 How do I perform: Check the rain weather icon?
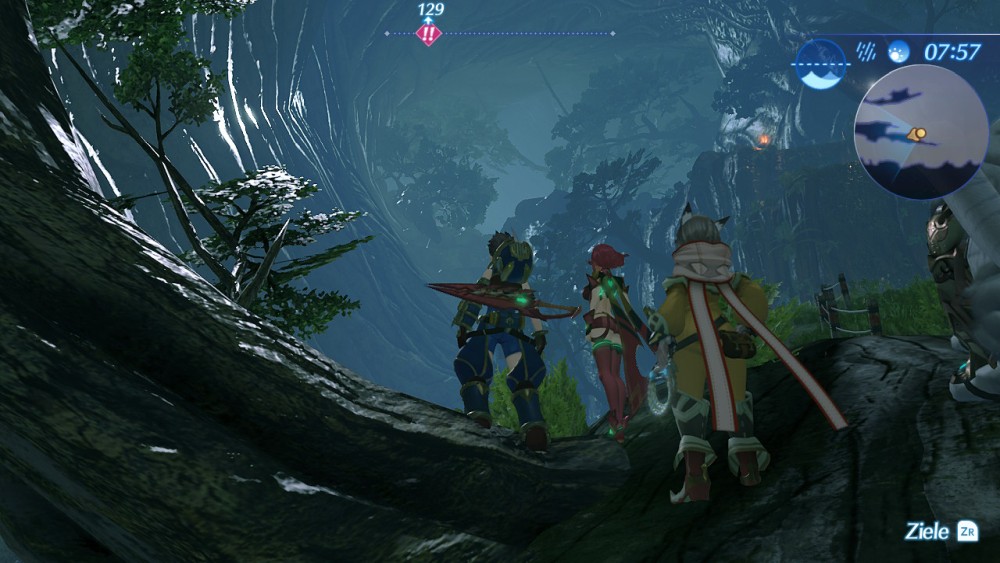click(867, 50)
